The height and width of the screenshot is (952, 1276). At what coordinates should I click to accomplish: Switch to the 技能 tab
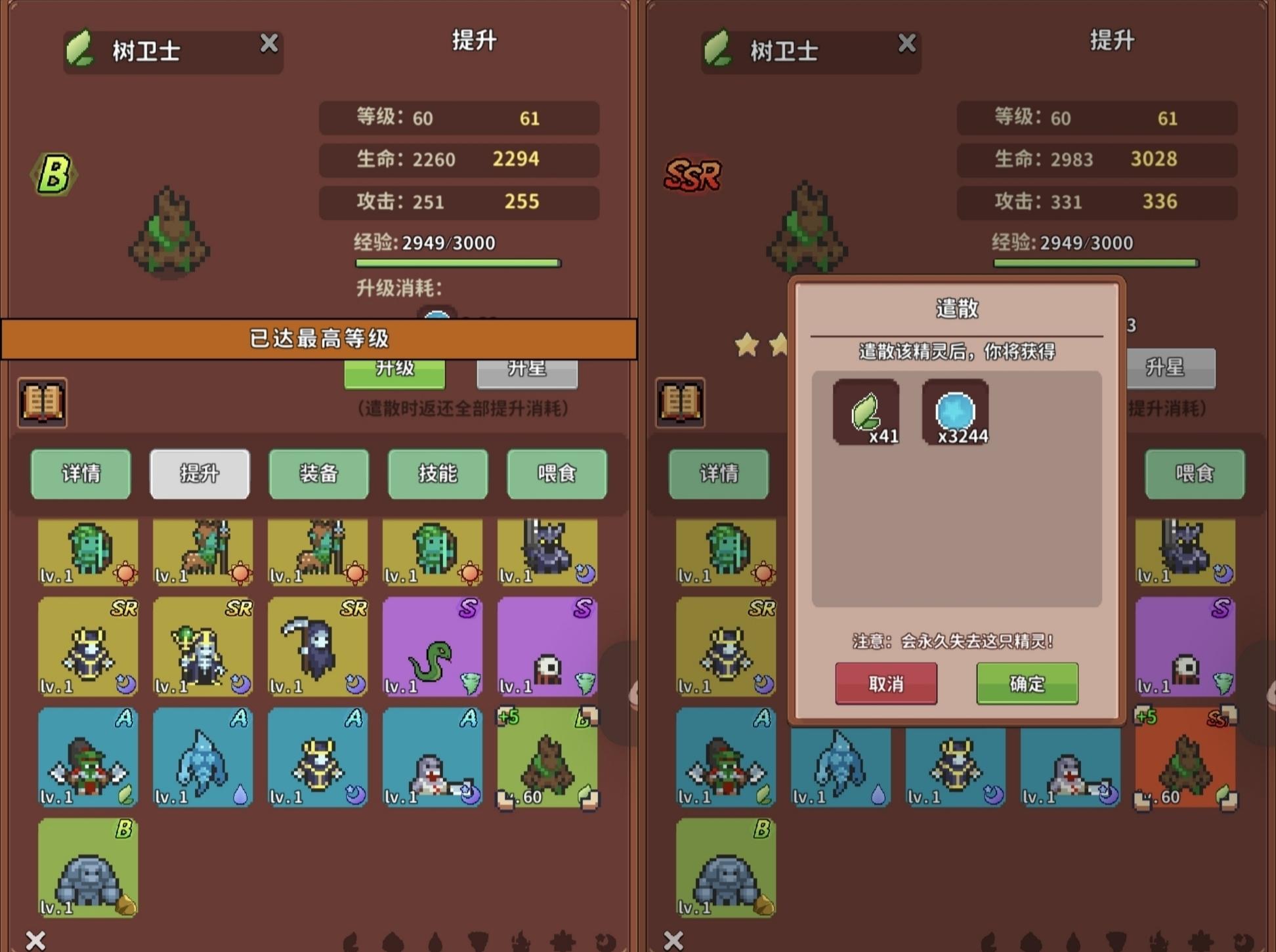pos(438,474)
